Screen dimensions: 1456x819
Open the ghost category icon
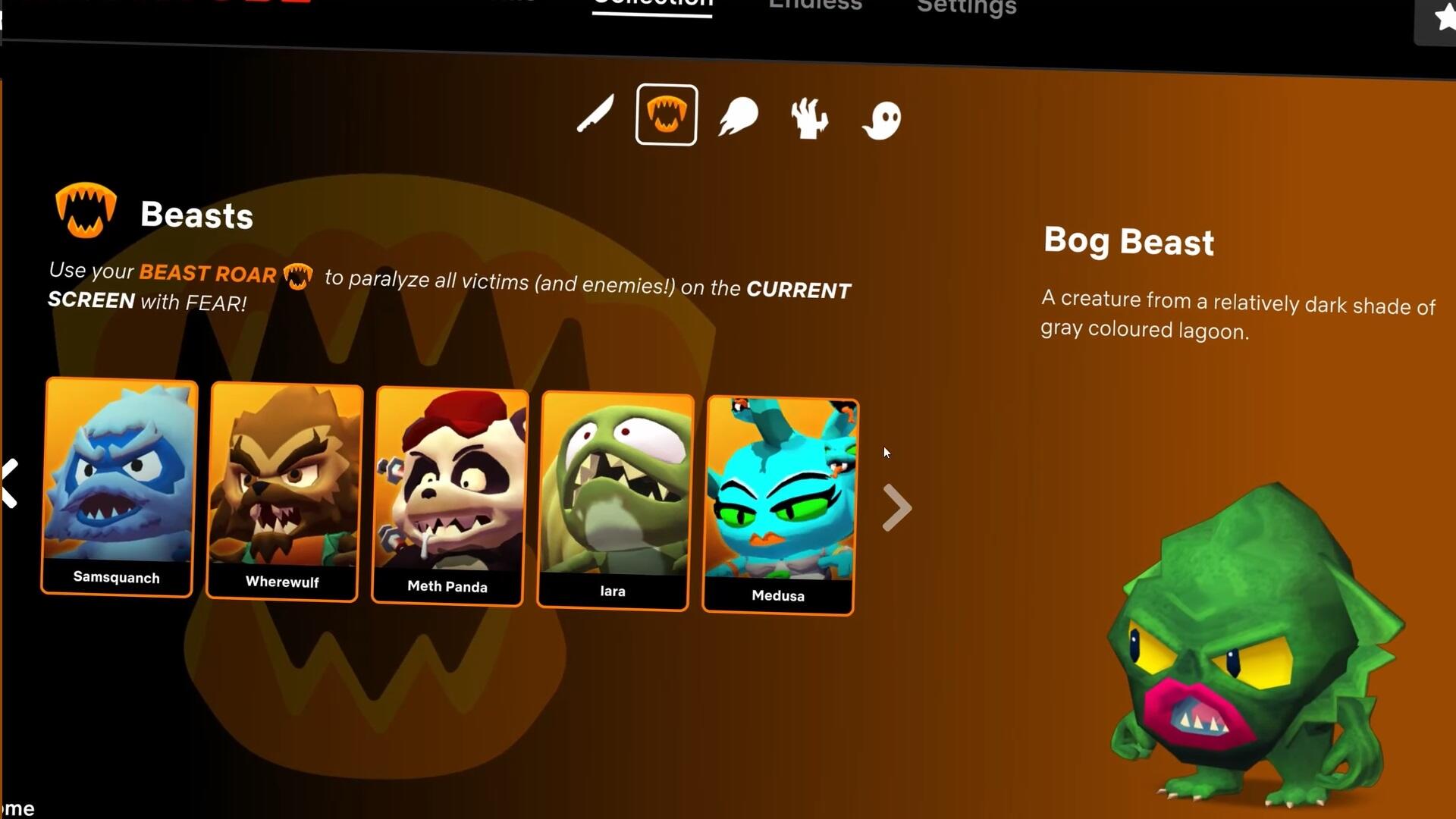(882, 120)
